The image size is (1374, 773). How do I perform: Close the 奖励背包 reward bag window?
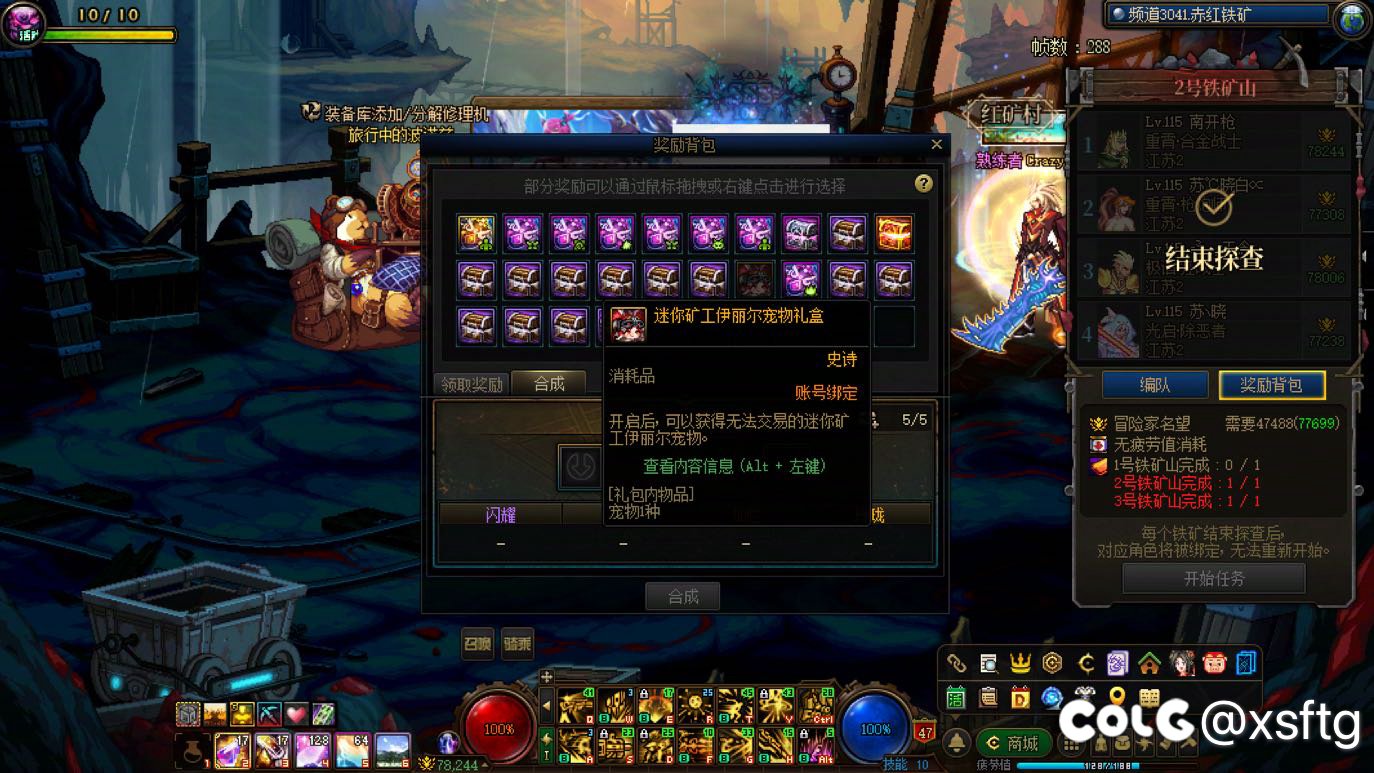(x=936, y=145)
